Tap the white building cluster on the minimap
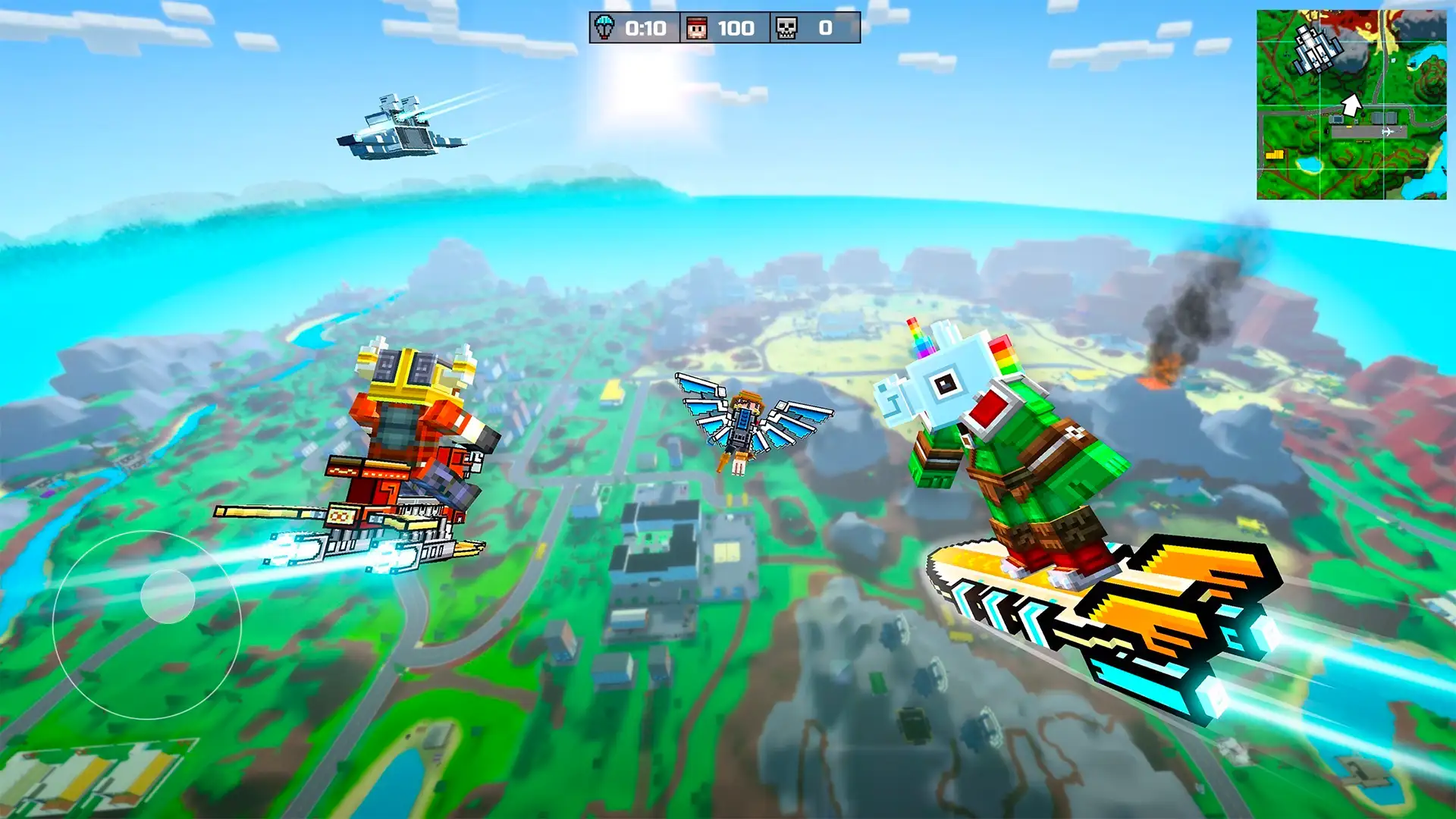Viewport: 1456px width, 819px height. tap(1314, 49)
